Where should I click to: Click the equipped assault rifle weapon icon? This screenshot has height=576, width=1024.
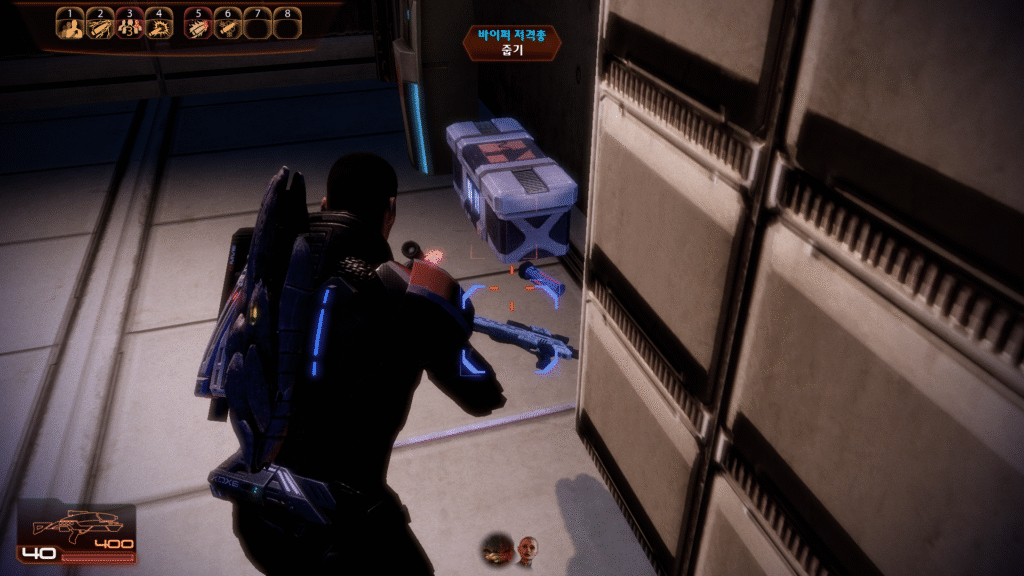click(x=77, y=523)
